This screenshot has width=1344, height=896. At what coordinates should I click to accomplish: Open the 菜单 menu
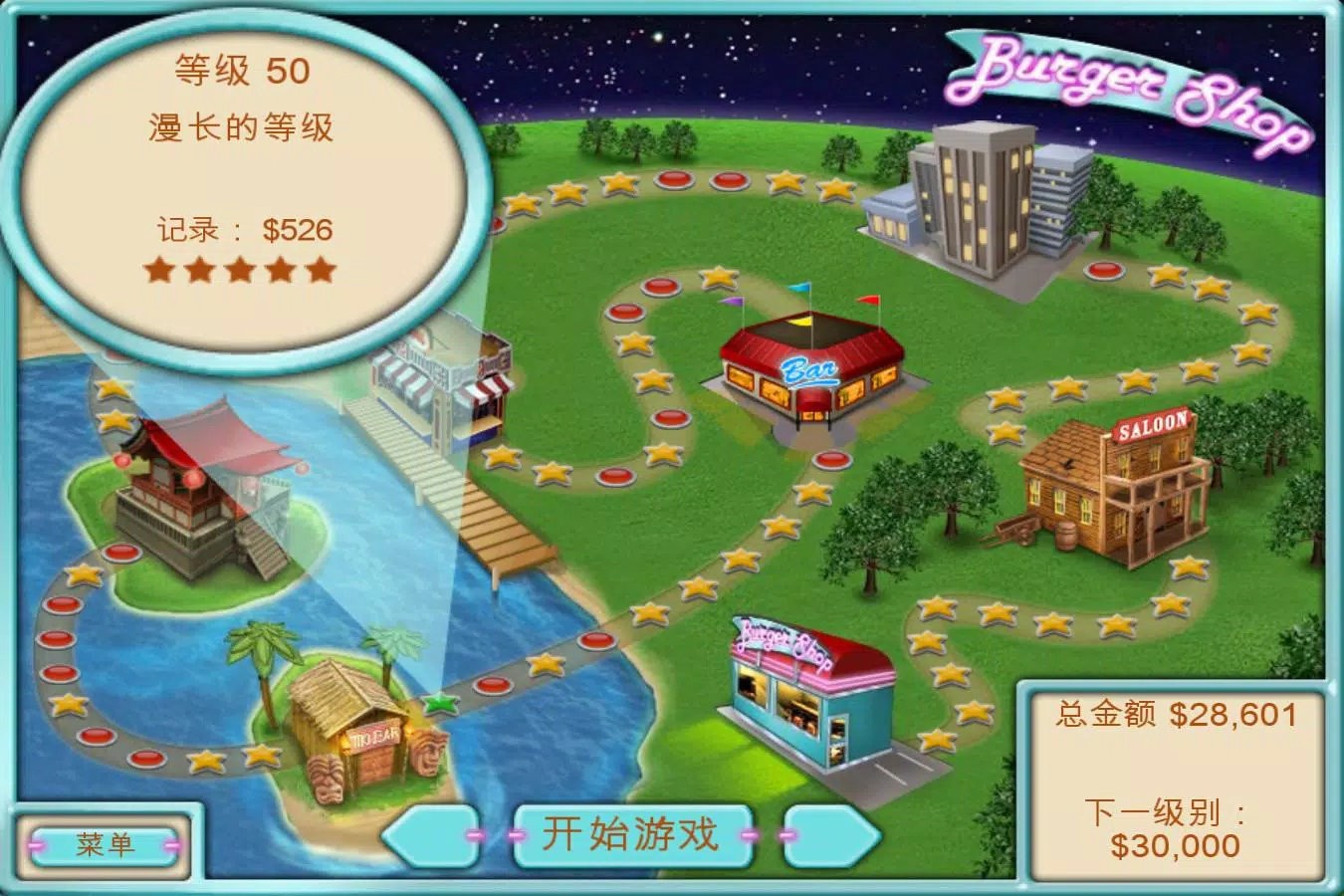[x=105, y=844]
